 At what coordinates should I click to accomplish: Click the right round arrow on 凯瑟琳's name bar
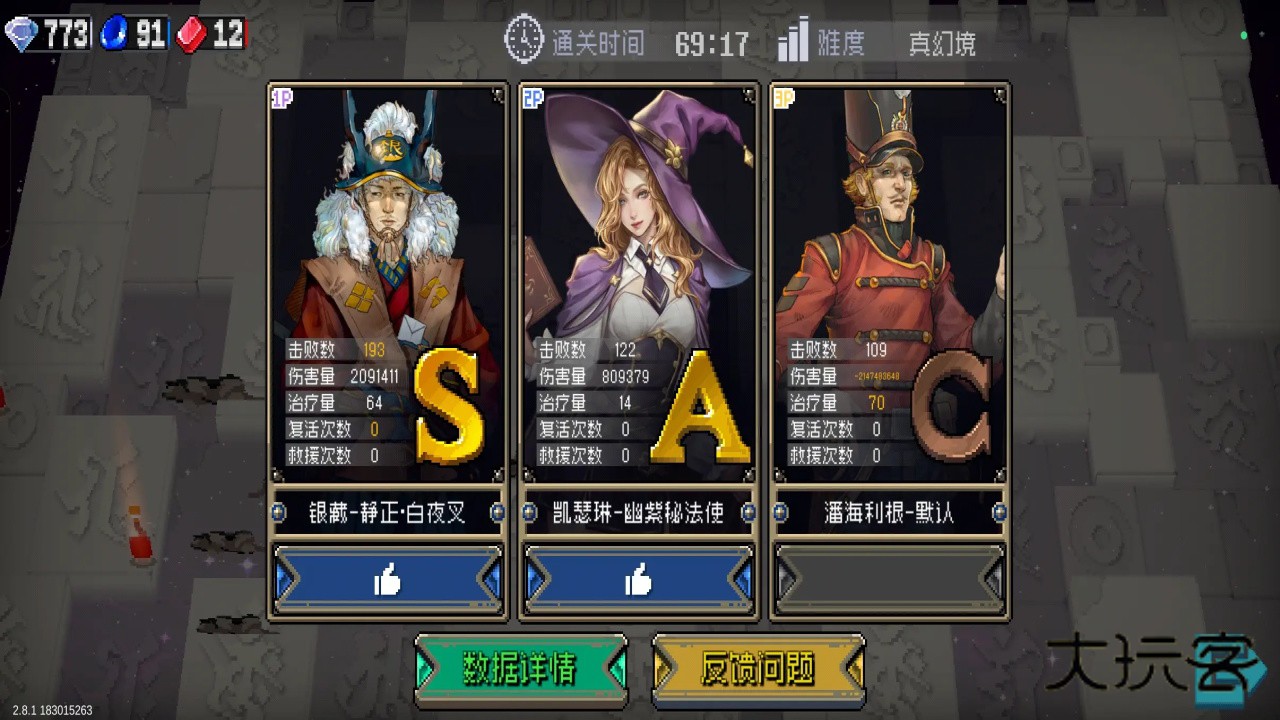point(748,513)
